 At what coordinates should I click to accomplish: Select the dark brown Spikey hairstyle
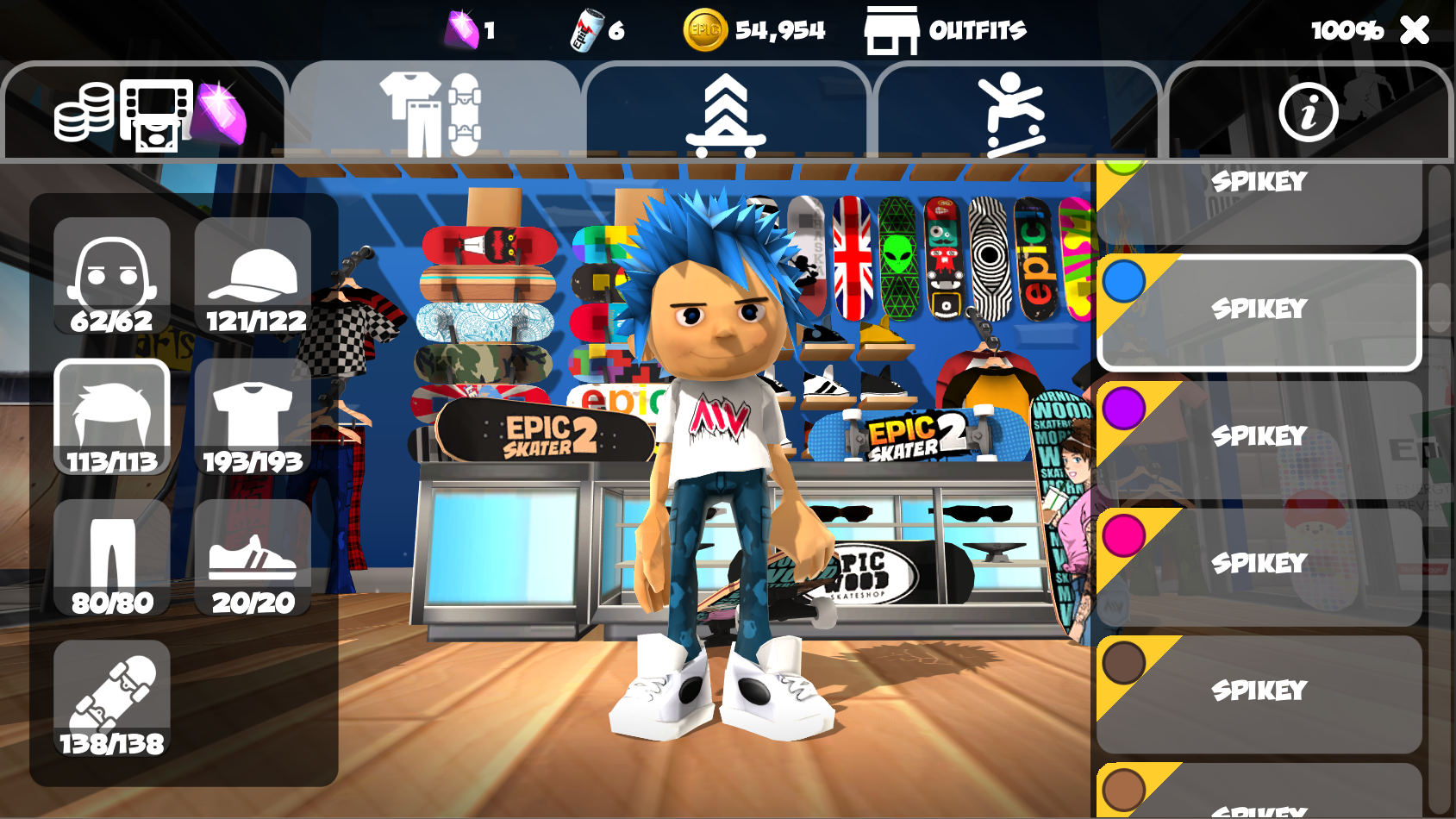pyautogui.click(x=1259, y=693)
